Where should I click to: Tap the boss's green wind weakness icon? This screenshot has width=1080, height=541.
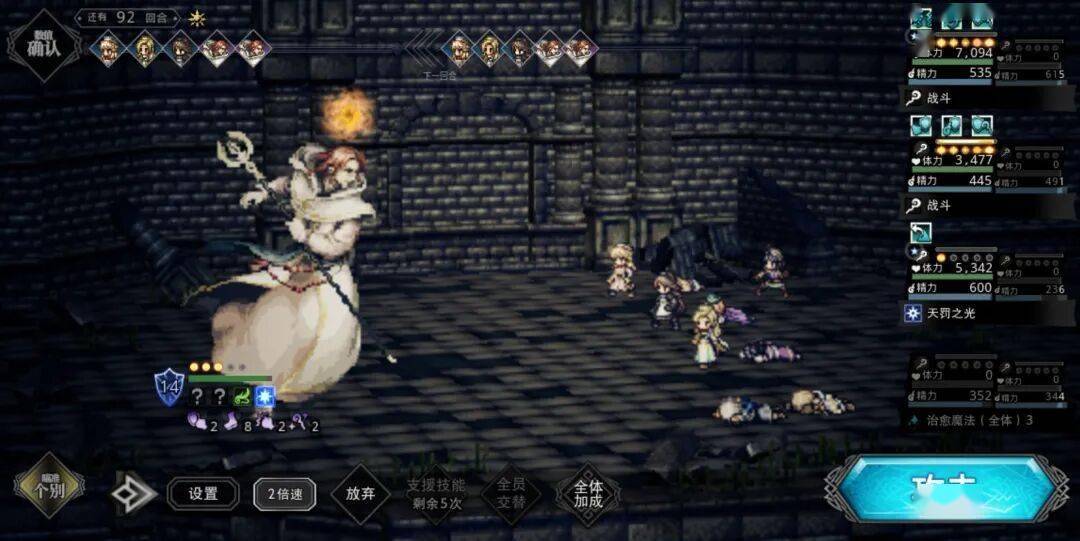tap(241, 396)
